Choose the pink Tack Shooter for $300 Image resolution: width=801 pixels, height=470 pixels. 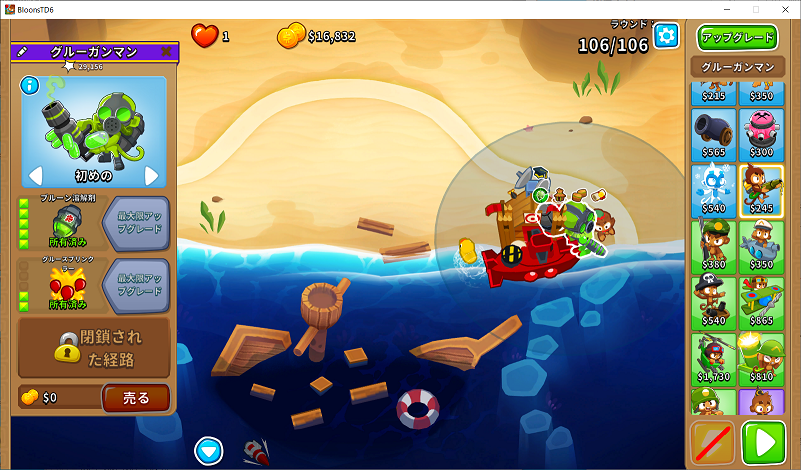point(761,131)
